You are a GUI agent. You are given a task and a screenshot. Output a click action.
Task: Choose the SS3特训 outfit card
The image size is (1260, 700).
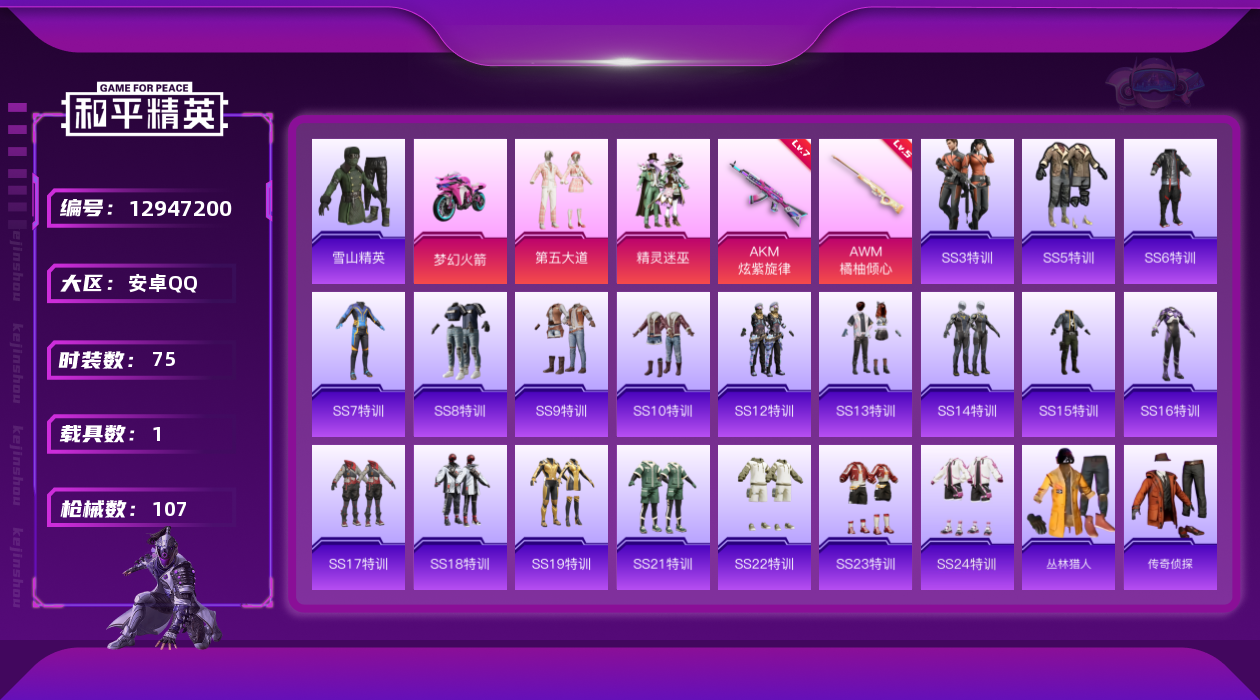pyautogui.click(x=967, y=211)
